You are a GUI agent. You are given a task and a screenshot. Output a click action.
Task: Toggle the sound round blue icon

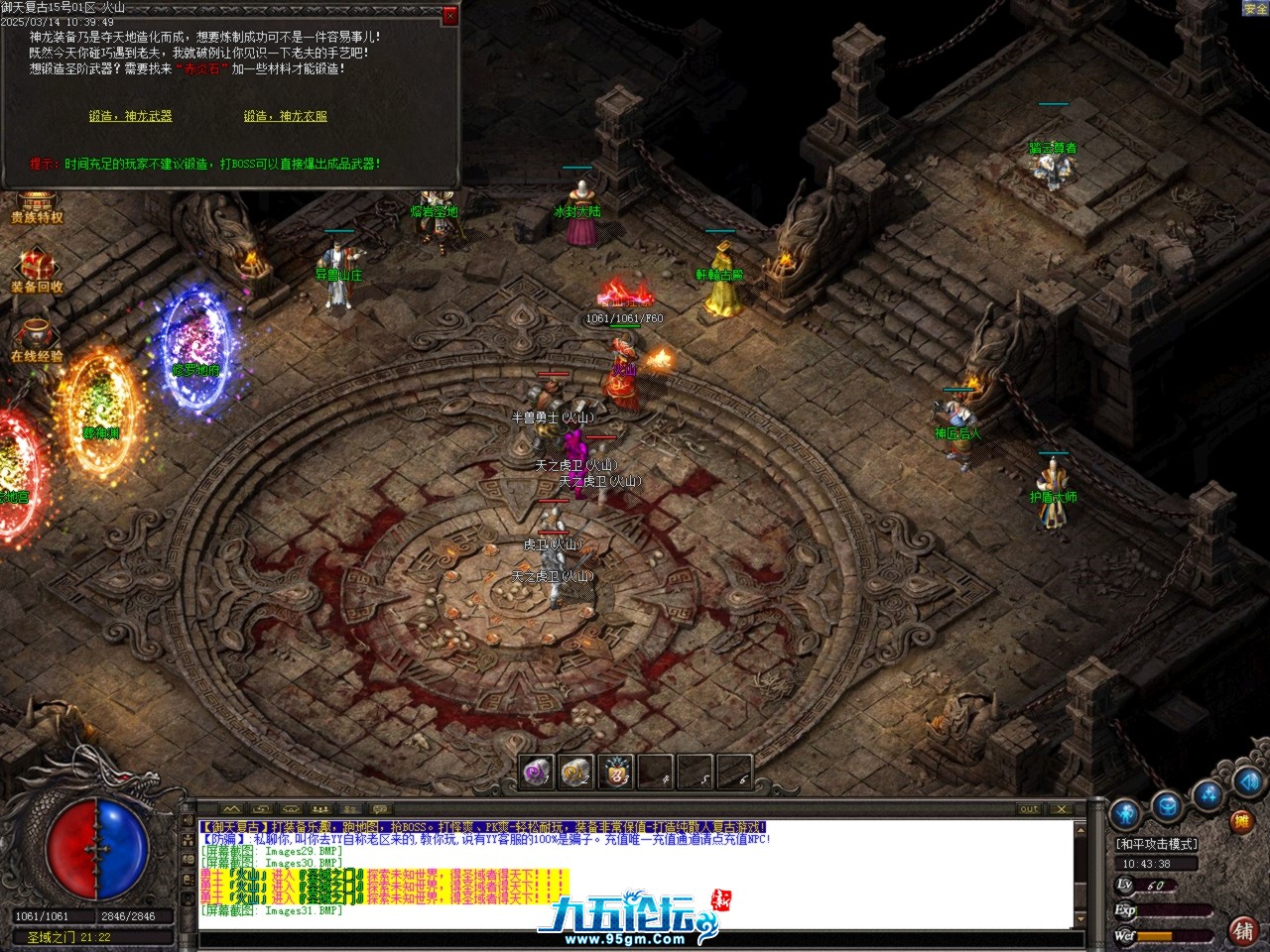[x=1247, y=782]
